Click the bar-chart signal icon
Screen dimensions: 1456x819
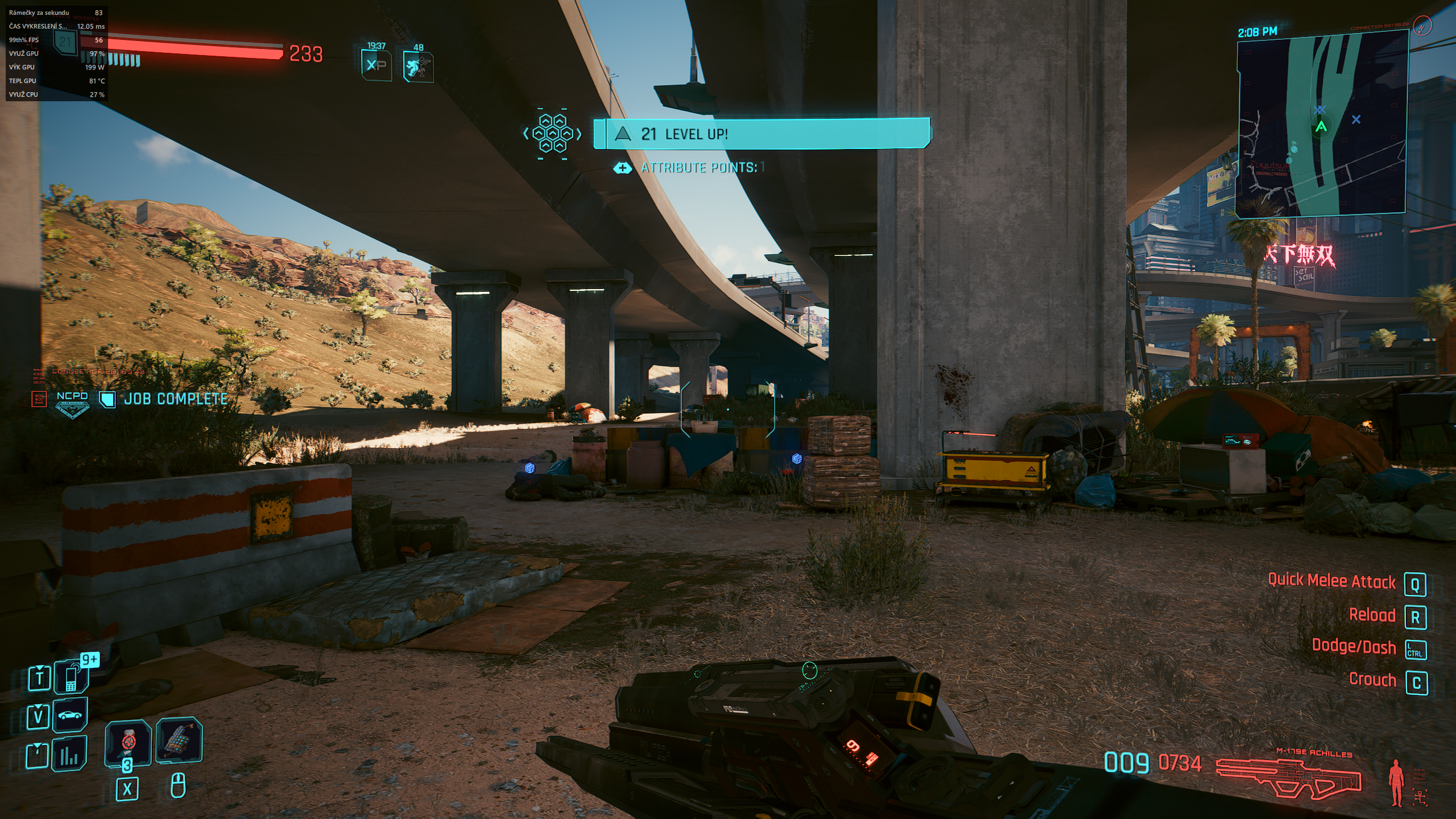click(x=69, y=754)
